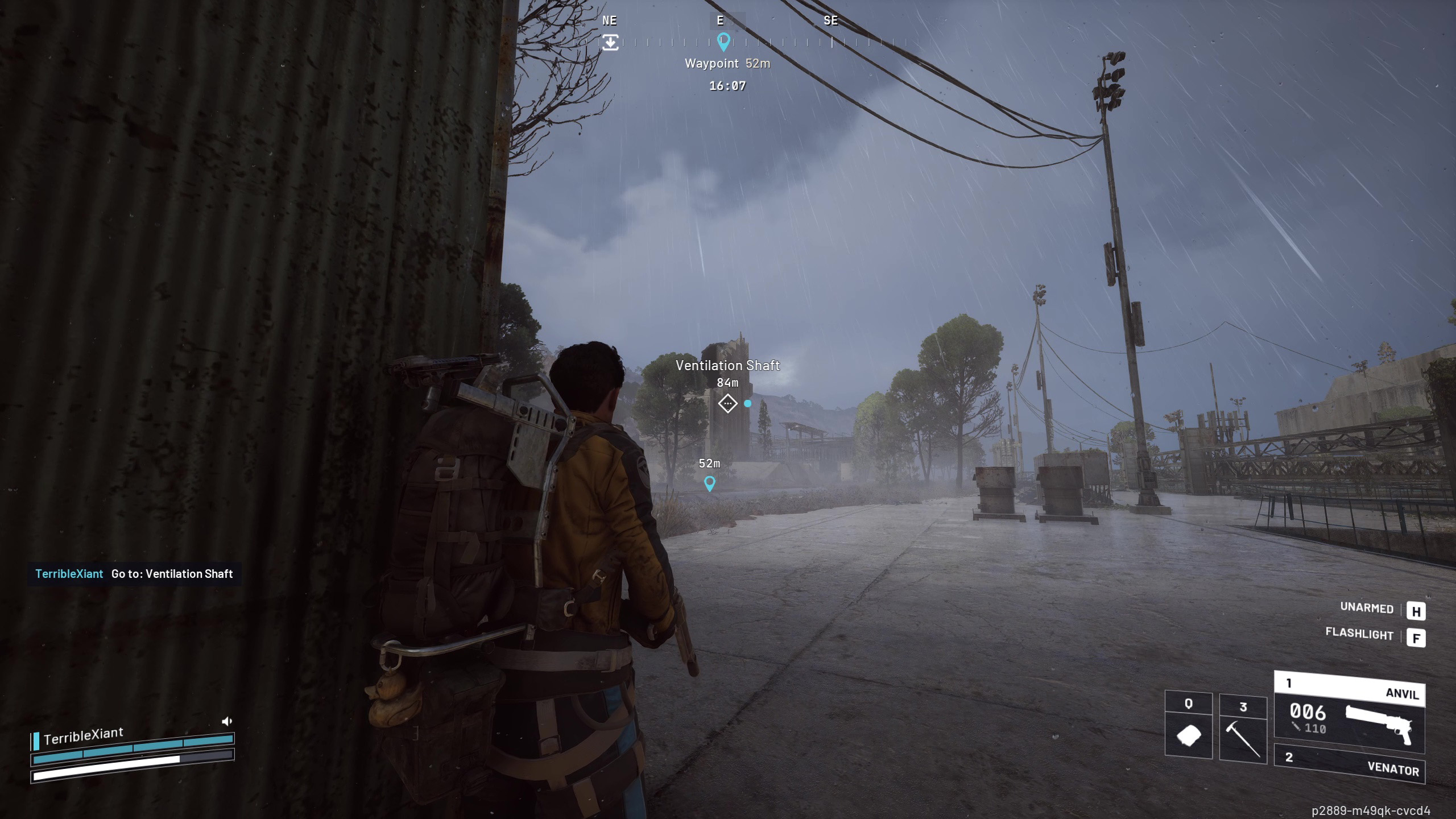Toggle the voice speaker icon beside TerribleXiant
Viewport: 1456px width, 819px height.
click(226, 721)
